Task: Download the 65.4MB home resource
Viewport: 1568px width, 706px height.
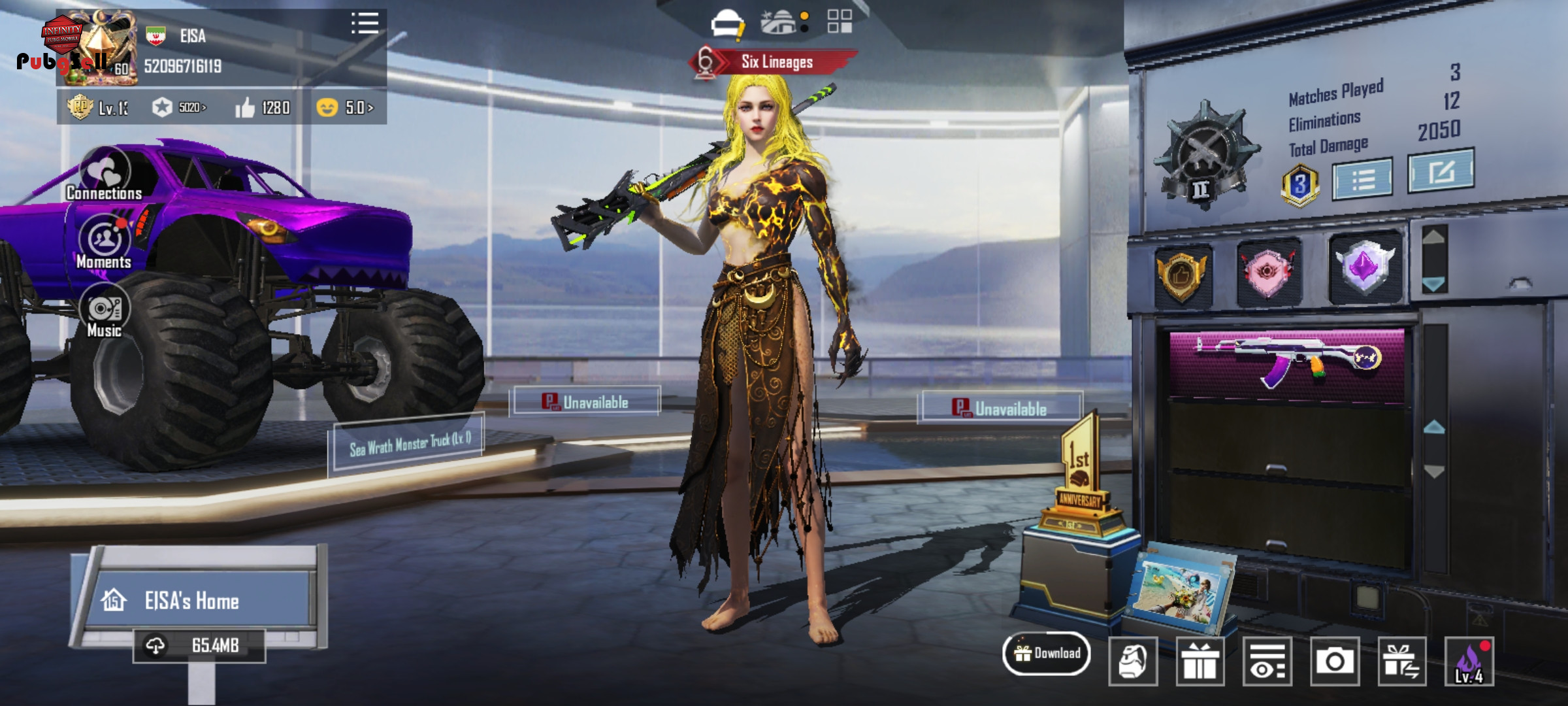Action: click(x=200, y=646)
